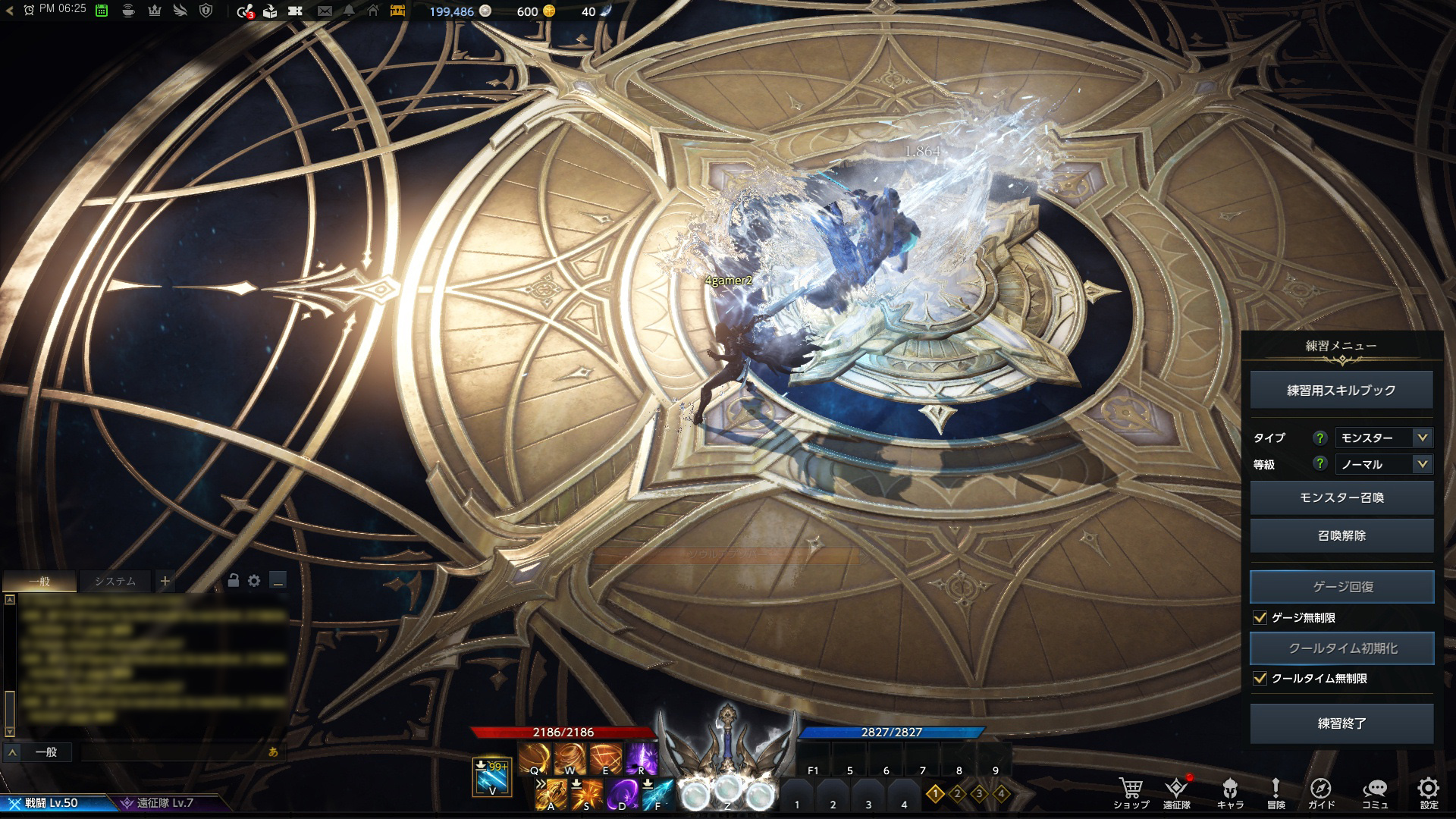
Task: Add a new chat tab with plus button
Action: (x=165, y=582)
